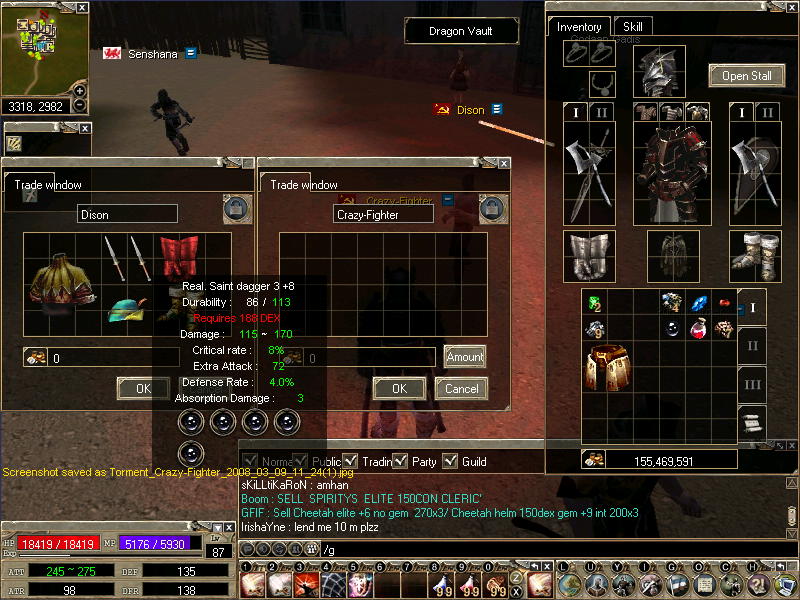The height and width of the screenshot is (600, 800).
Task: Close the minimap window
Action: (82, 7)
